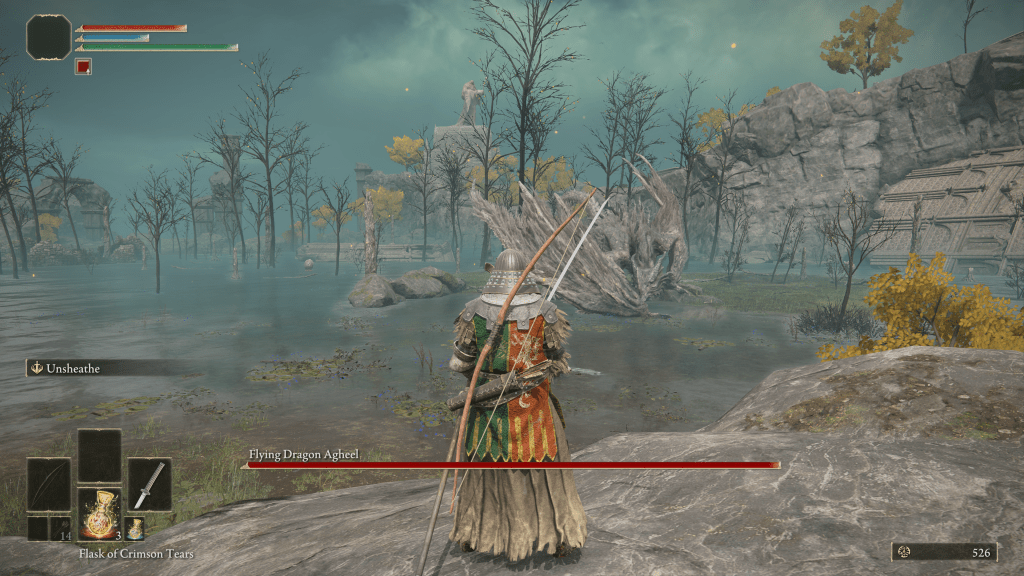Select the bow left-hand weapon slot
1024x576 pixels.
pos(48,484)
